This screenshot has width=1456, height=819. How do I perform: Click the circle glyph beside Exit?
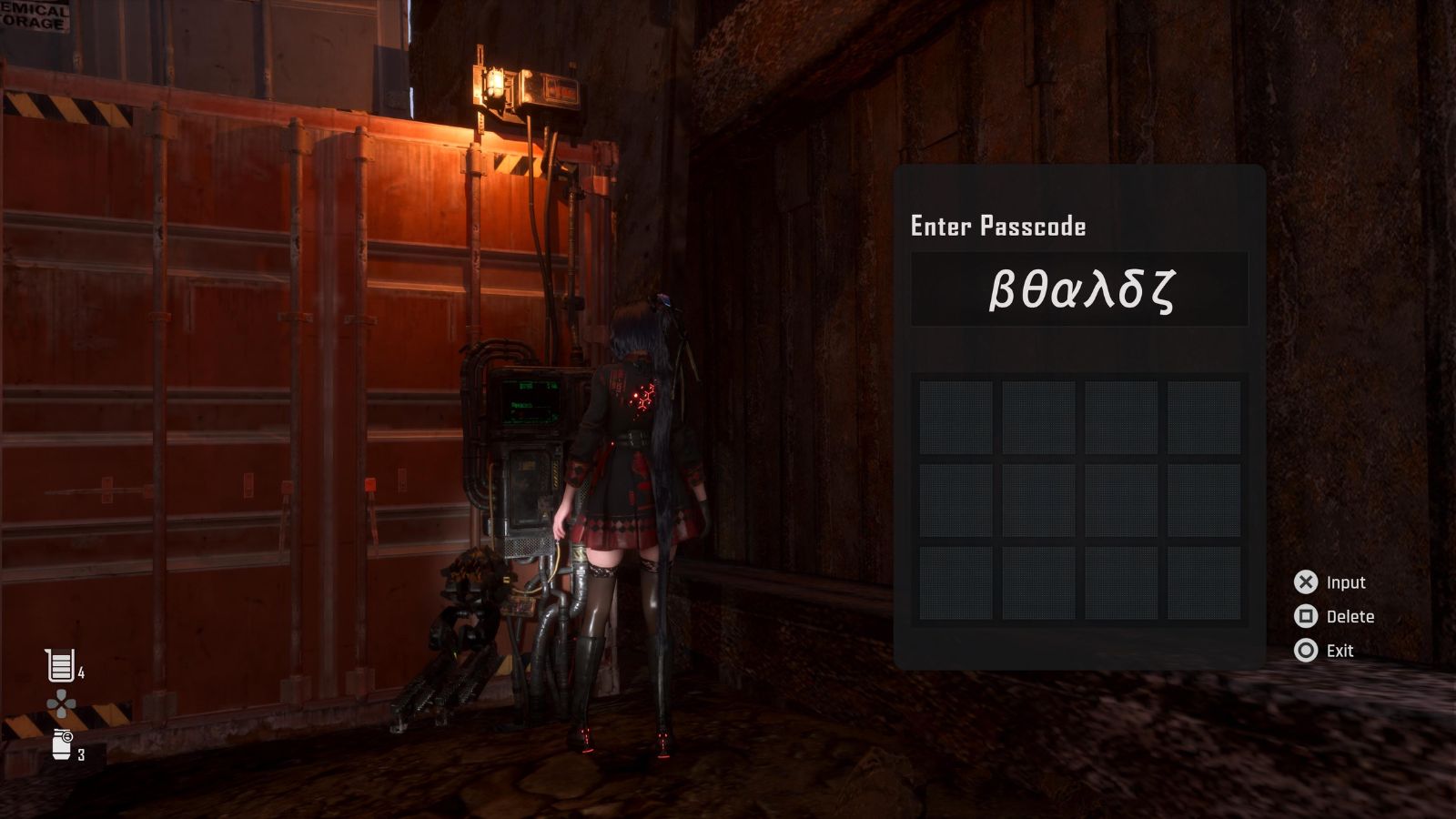click(1305, 651)
